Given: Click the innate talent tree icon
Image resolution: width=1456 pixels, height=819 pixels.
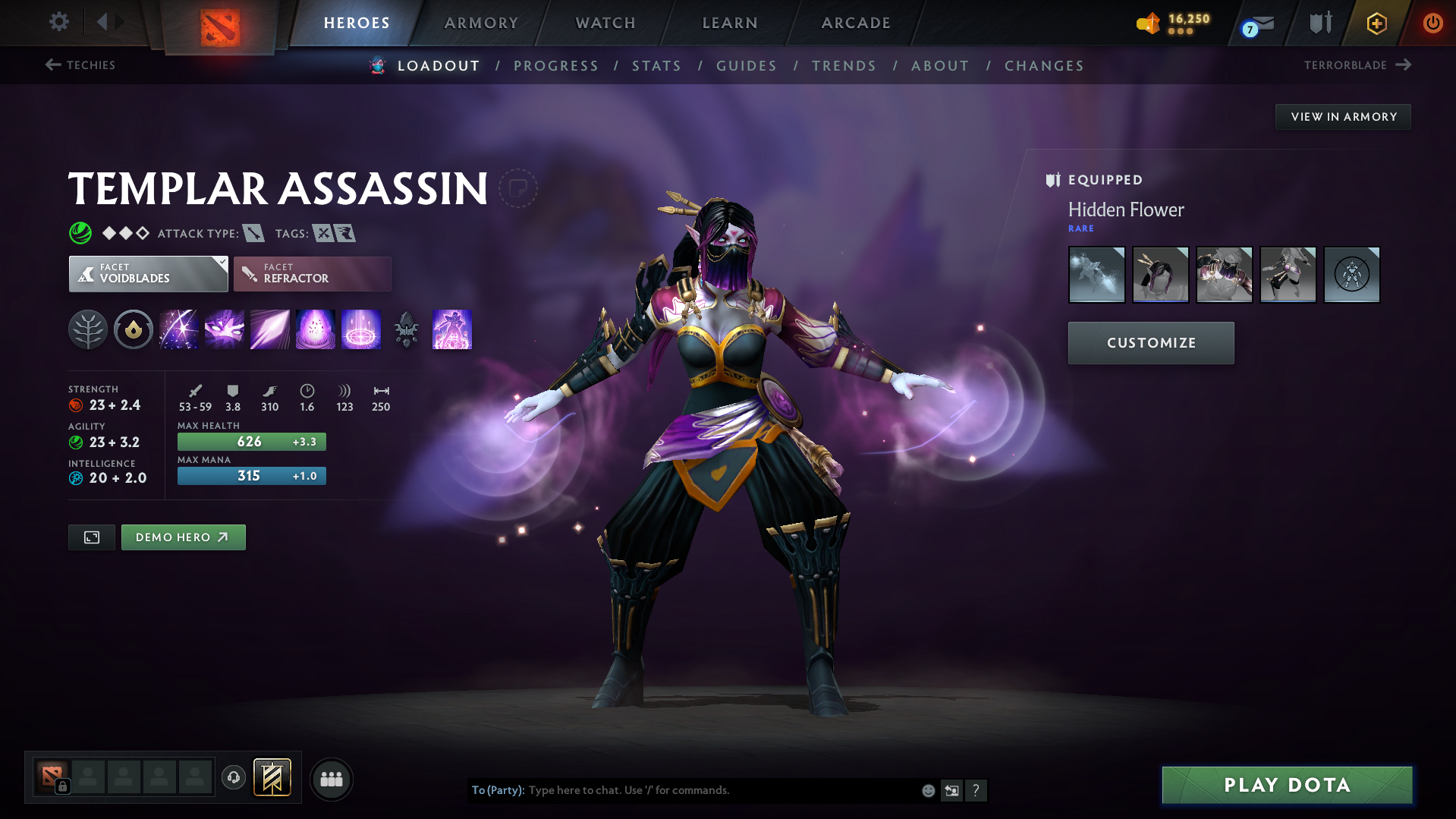Looking at the screenshot, I should click(88, 329).
